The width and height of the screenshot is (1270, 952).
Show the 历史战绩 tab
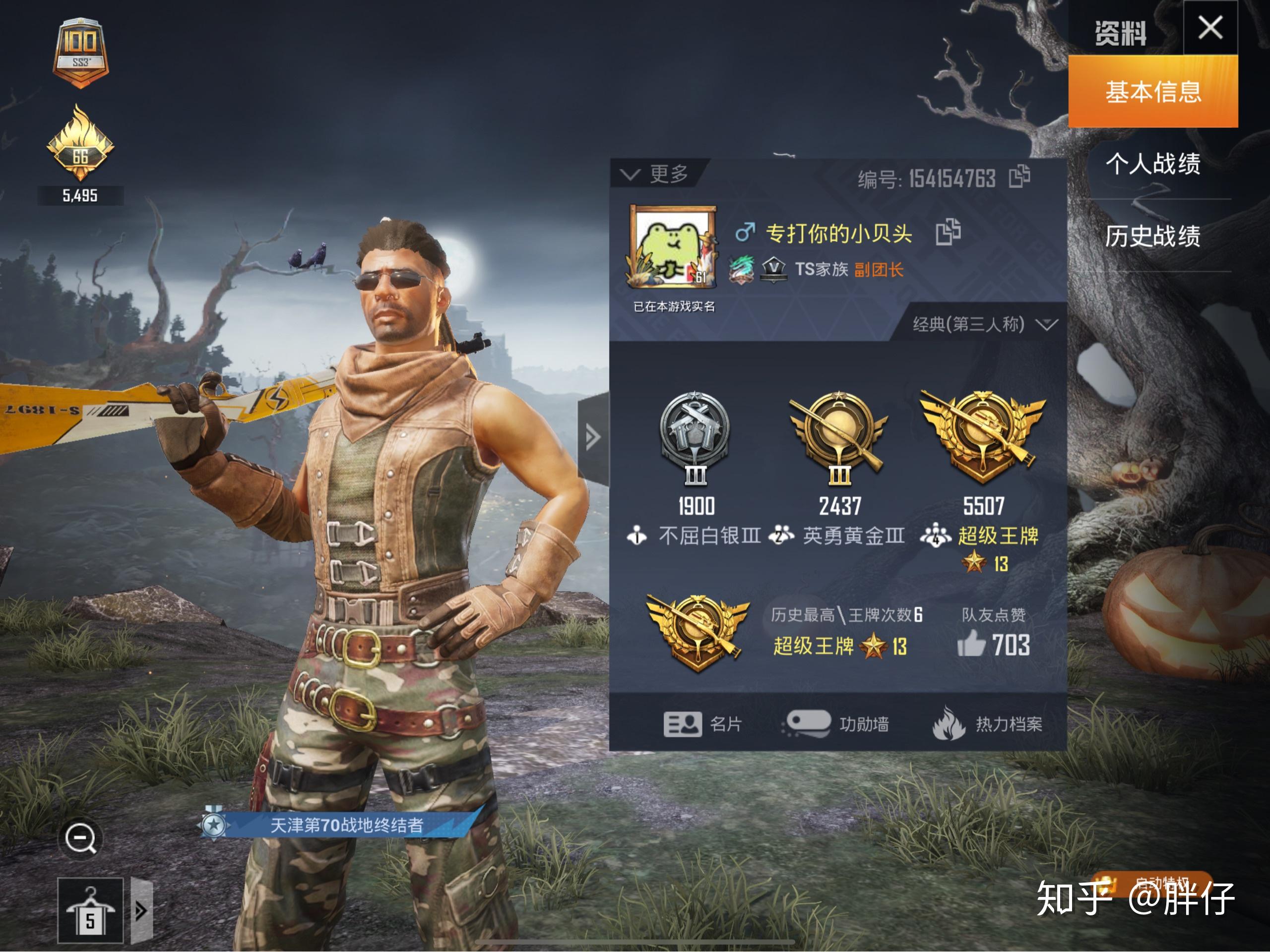click(1152, 236)
